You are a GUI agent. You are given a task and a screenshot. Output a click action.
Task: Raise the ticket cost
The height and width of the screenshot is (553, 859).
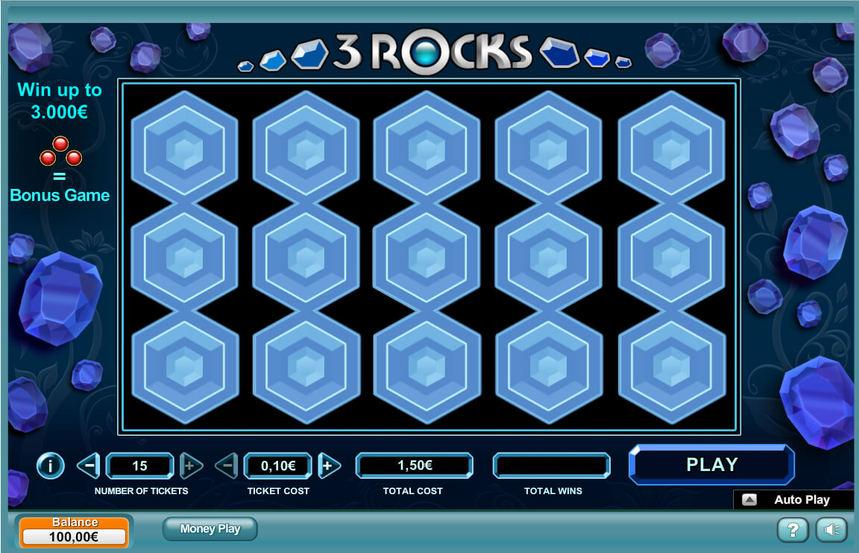point(330,465)
